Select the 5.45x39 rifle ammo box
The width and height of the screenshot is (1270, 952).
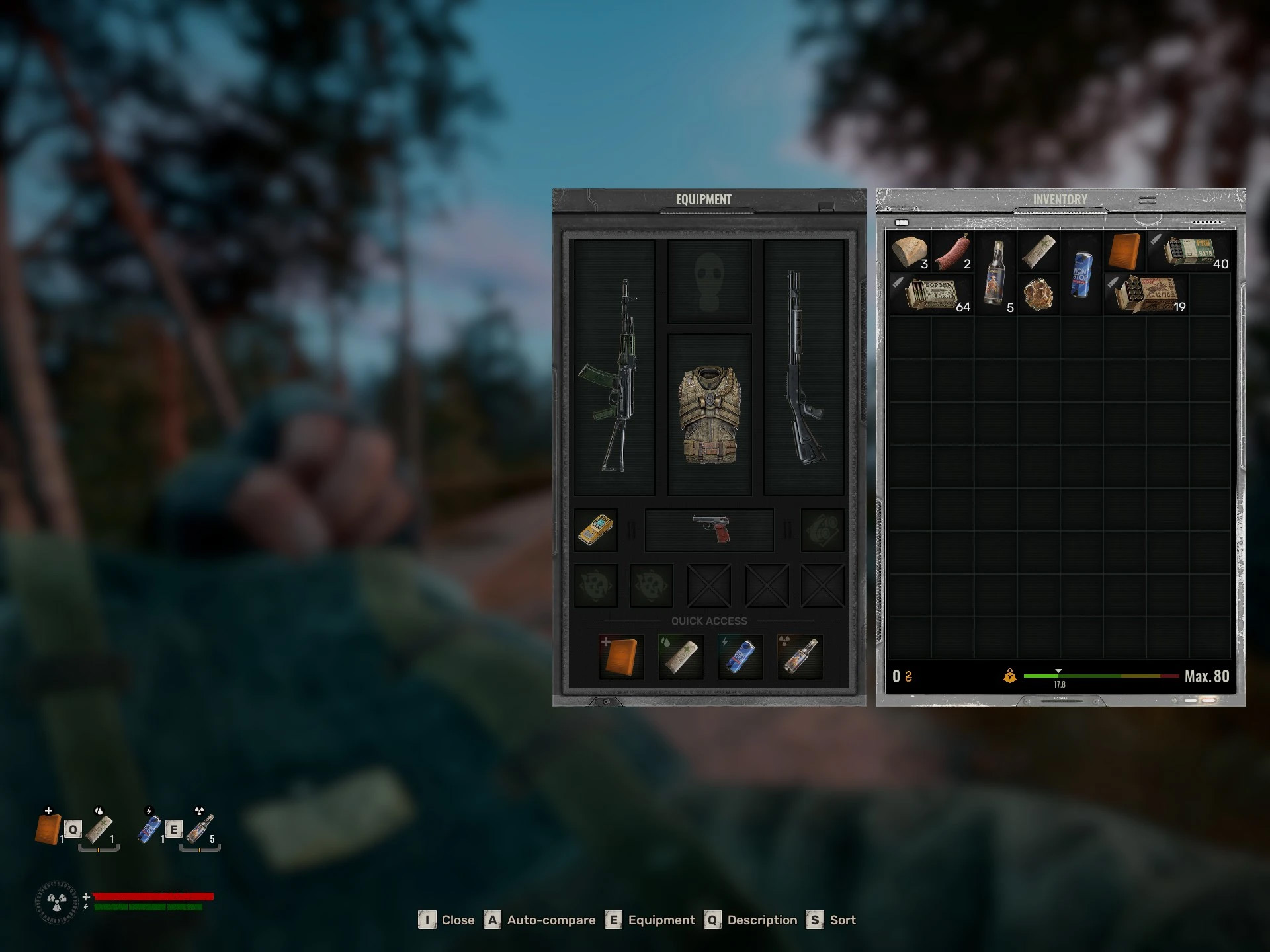tap(929, 294)
